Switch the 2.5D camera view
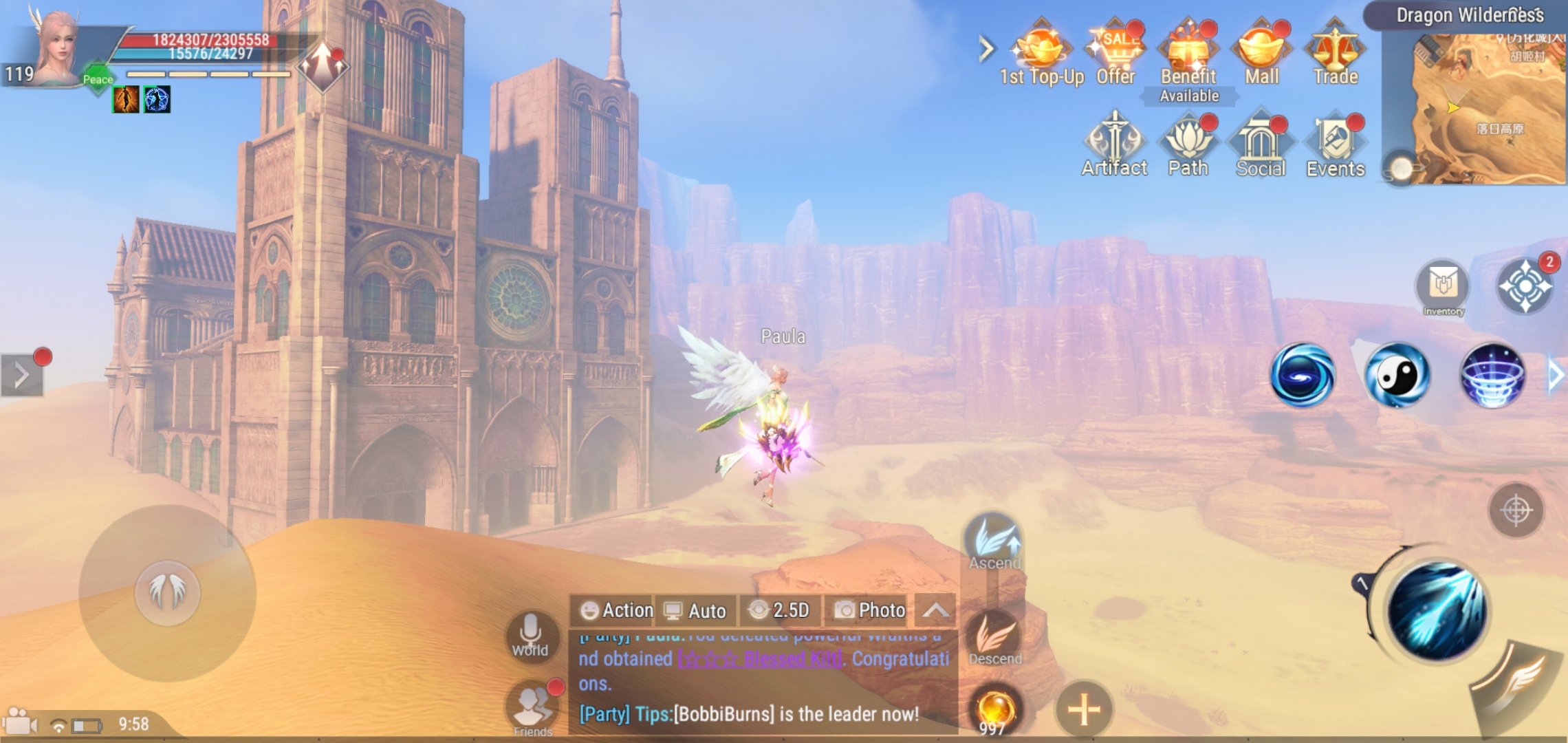The height and width of the screenshot is (743, 1568). [780, 610]
